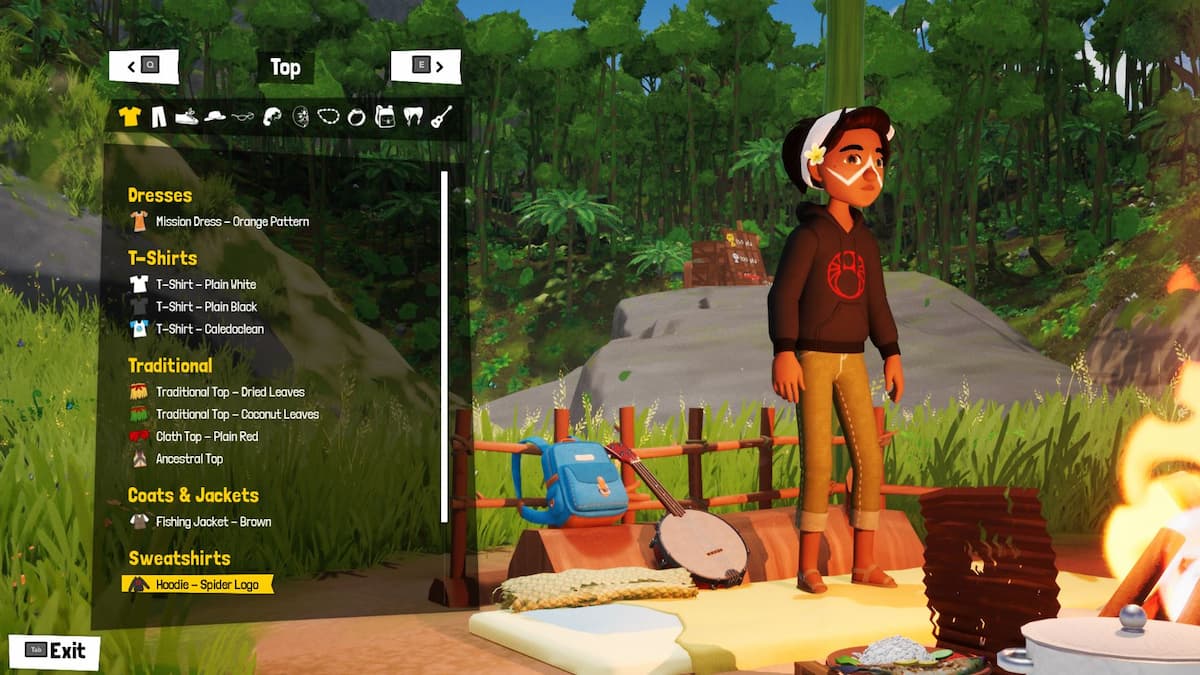
Task: Select the hat category icon
Action: point(215,117)
